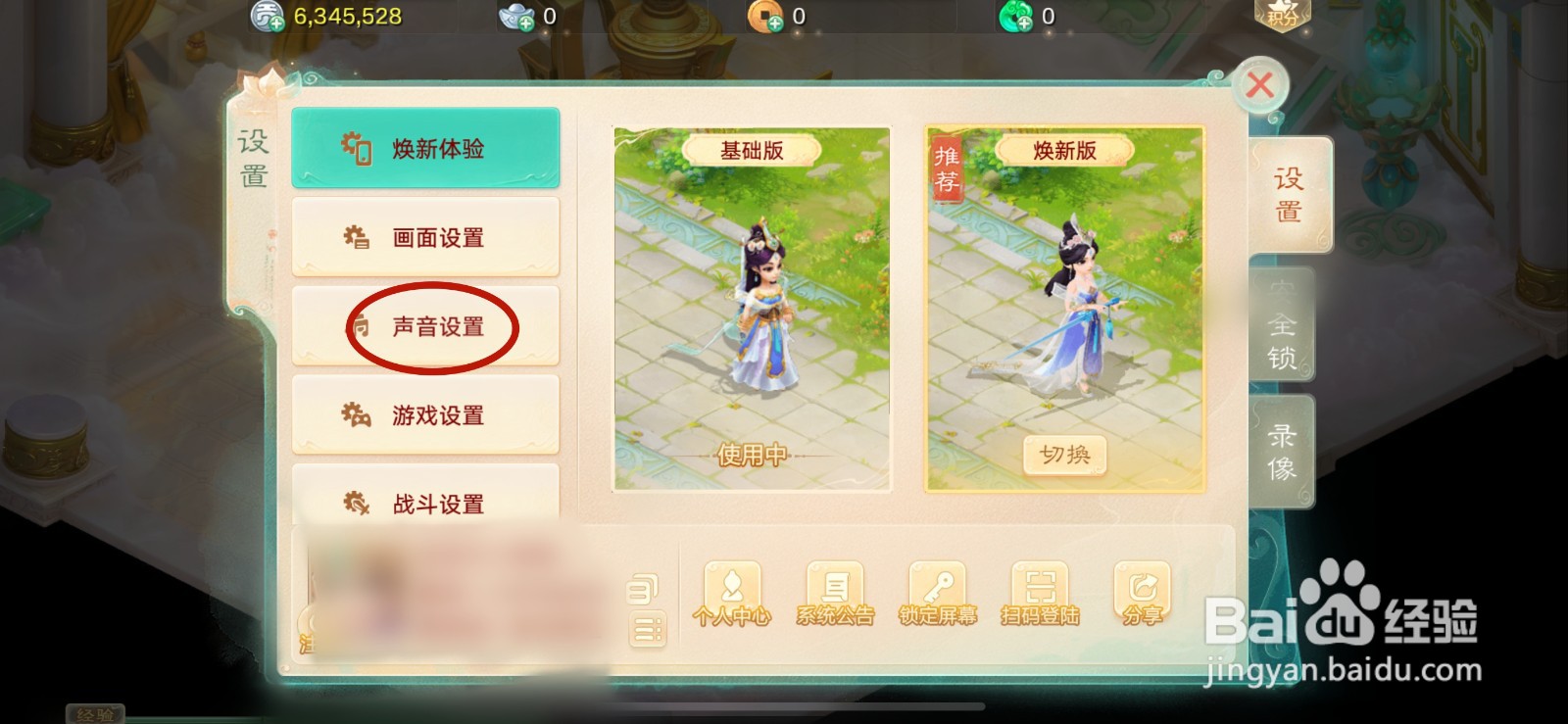Click the 推荐 recommended badge

(947, 169)
